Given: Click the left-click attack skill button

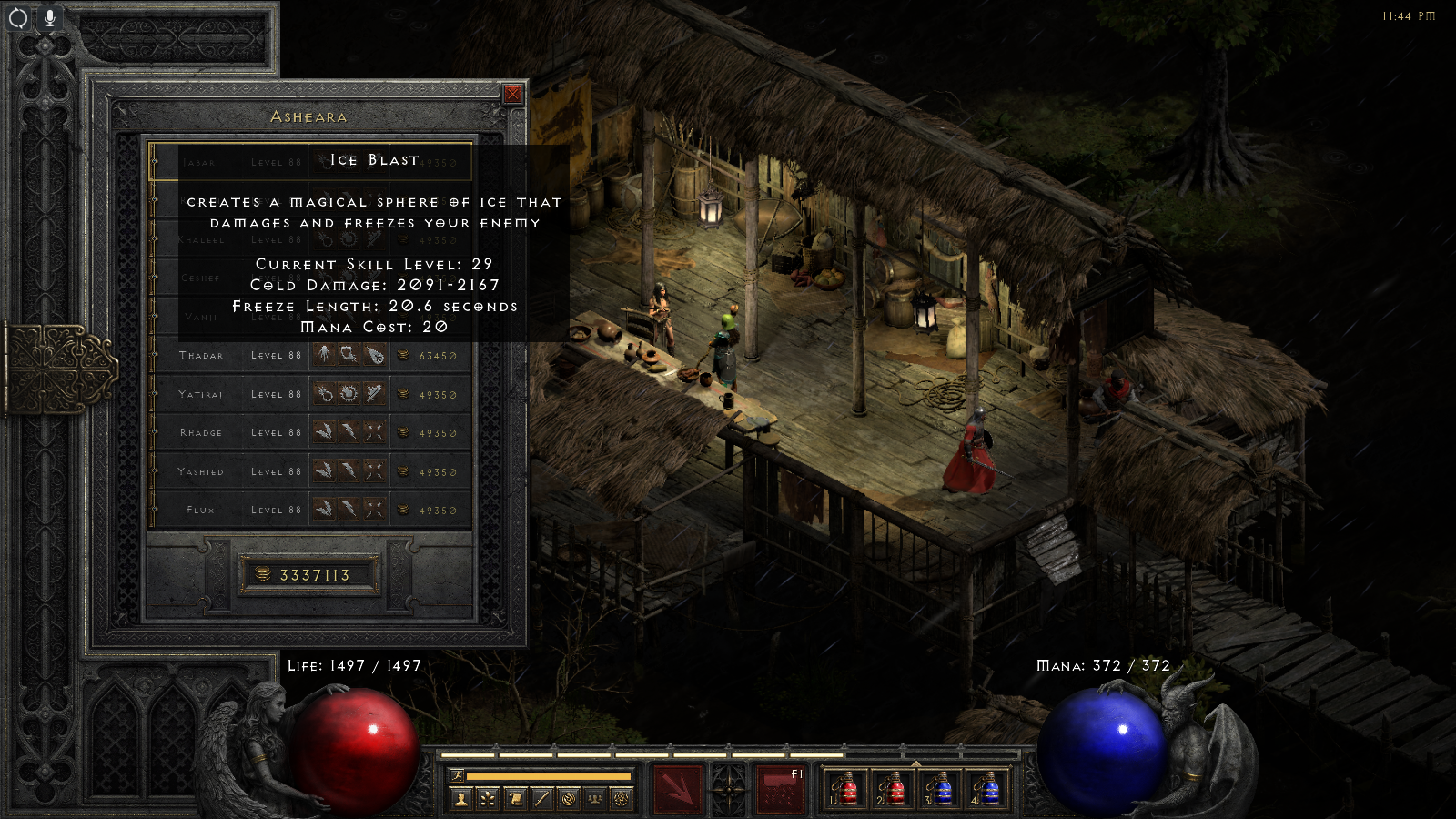Looking at the screenshot, I should [677, 788].
